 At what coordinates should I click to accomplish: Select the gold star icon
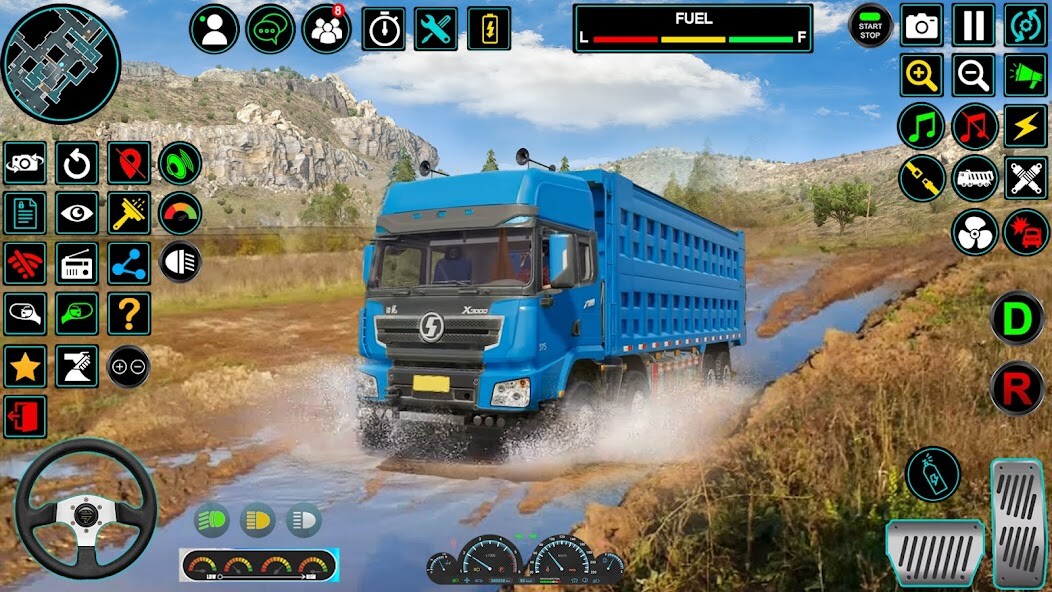(25, 366)
